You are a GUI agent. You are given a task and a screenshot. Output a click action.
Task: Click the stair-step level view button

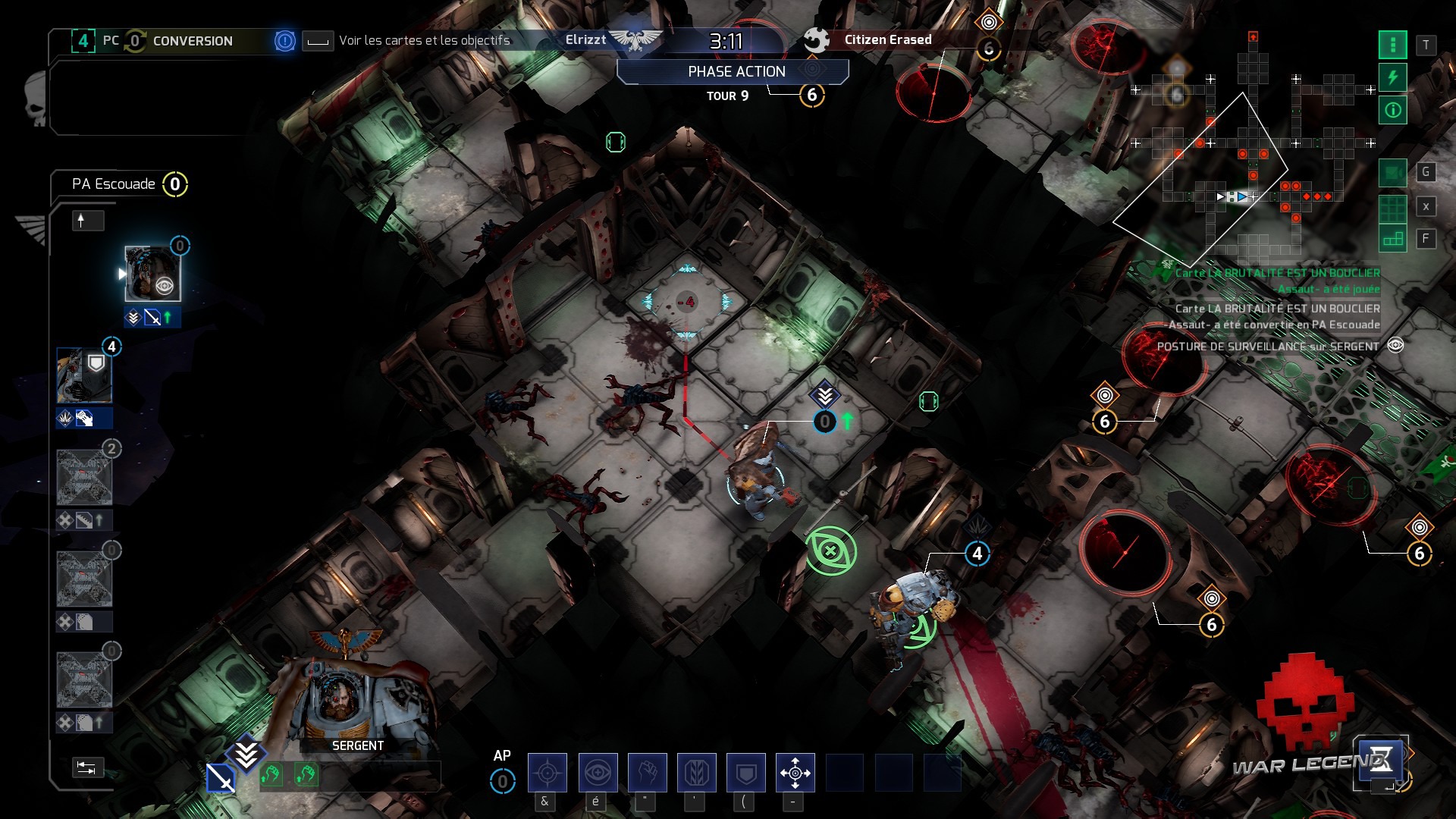1392,240
